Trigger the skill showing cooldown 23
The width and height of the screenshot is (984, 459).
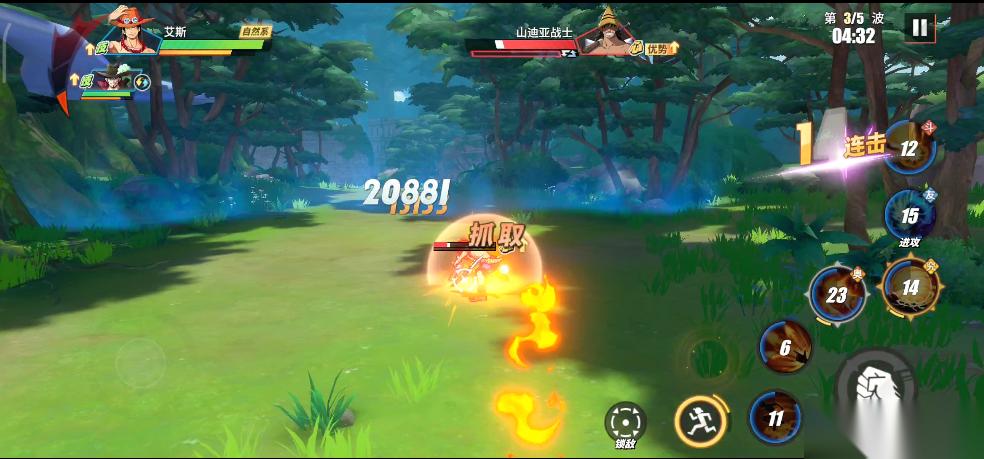837,295
